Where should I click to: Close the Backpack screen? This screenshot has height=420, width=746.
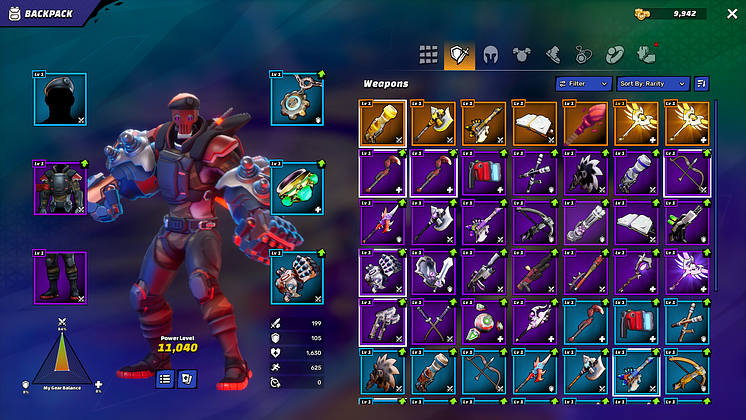[x=731, y=14]
